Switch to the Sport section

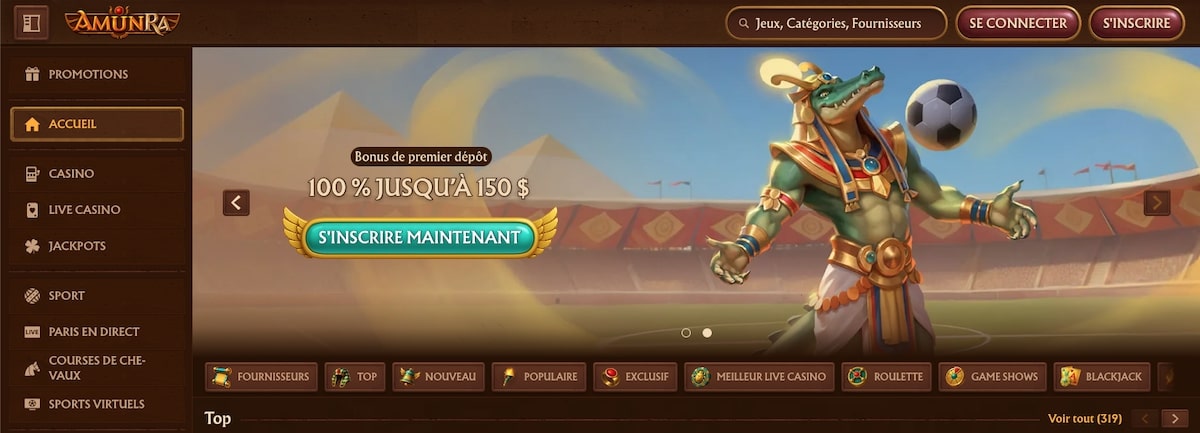point(66,296)
